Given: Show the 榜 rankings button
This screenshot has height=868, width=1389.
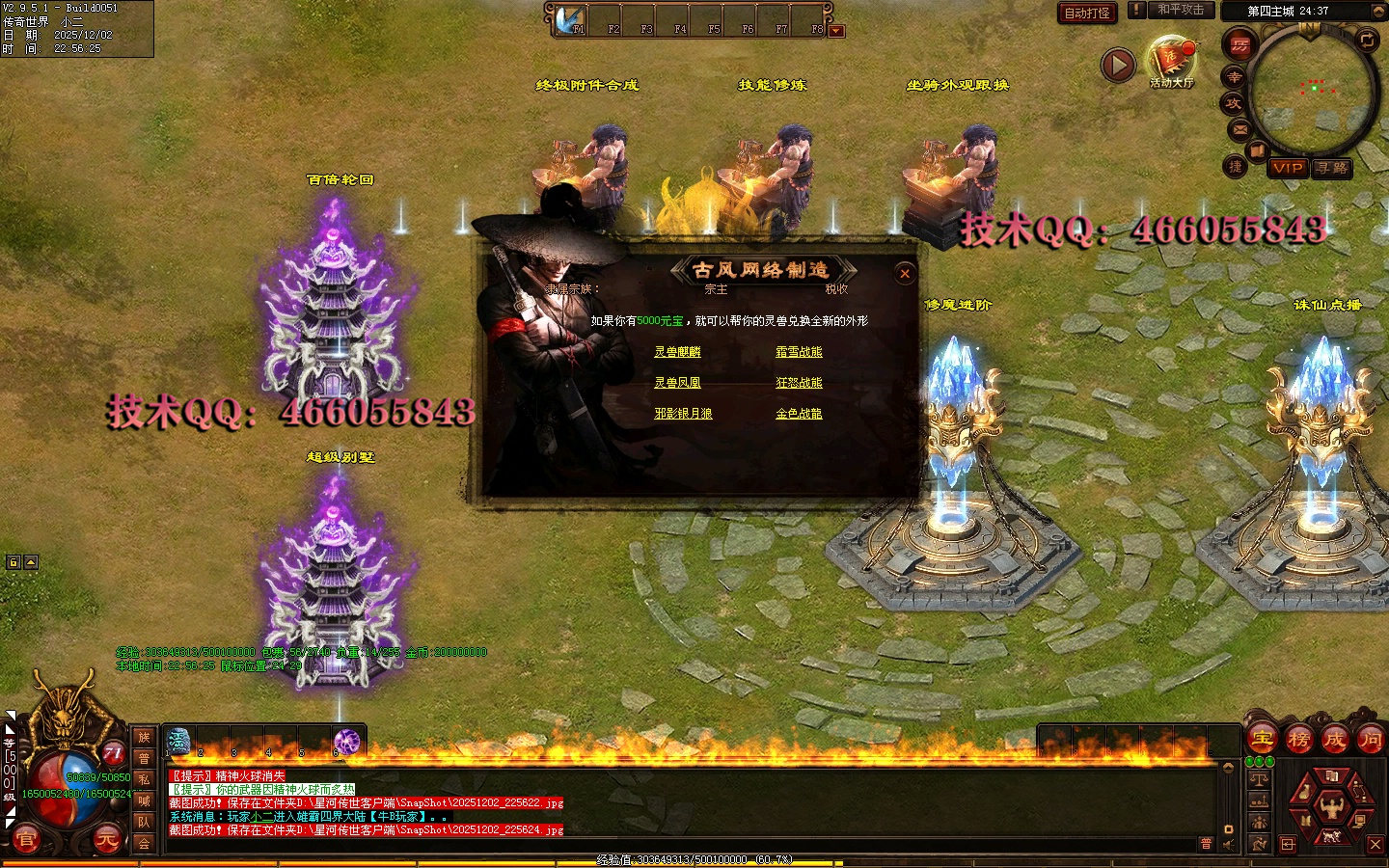Looking at the screenshot, I should 1298,740.
